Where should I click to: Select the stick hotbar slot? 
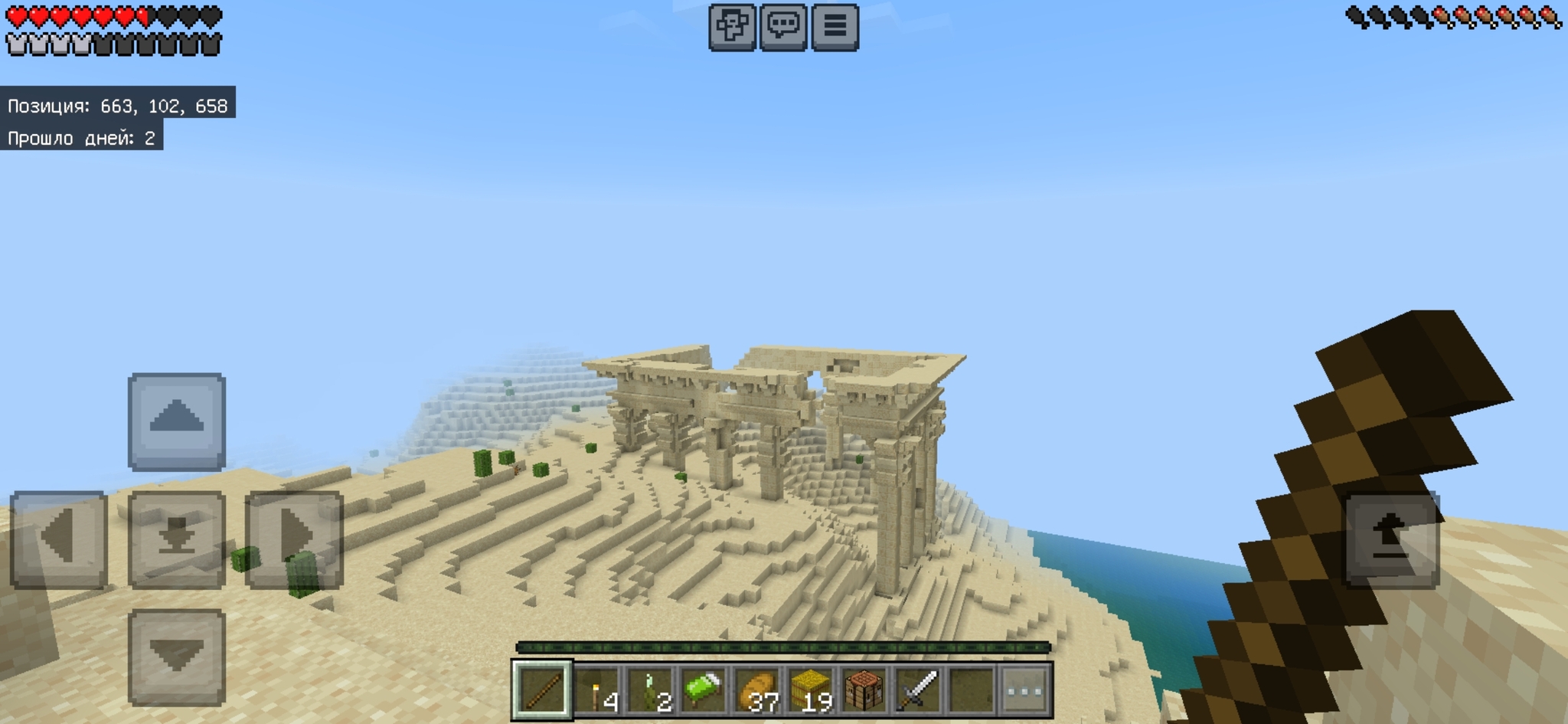542,690
